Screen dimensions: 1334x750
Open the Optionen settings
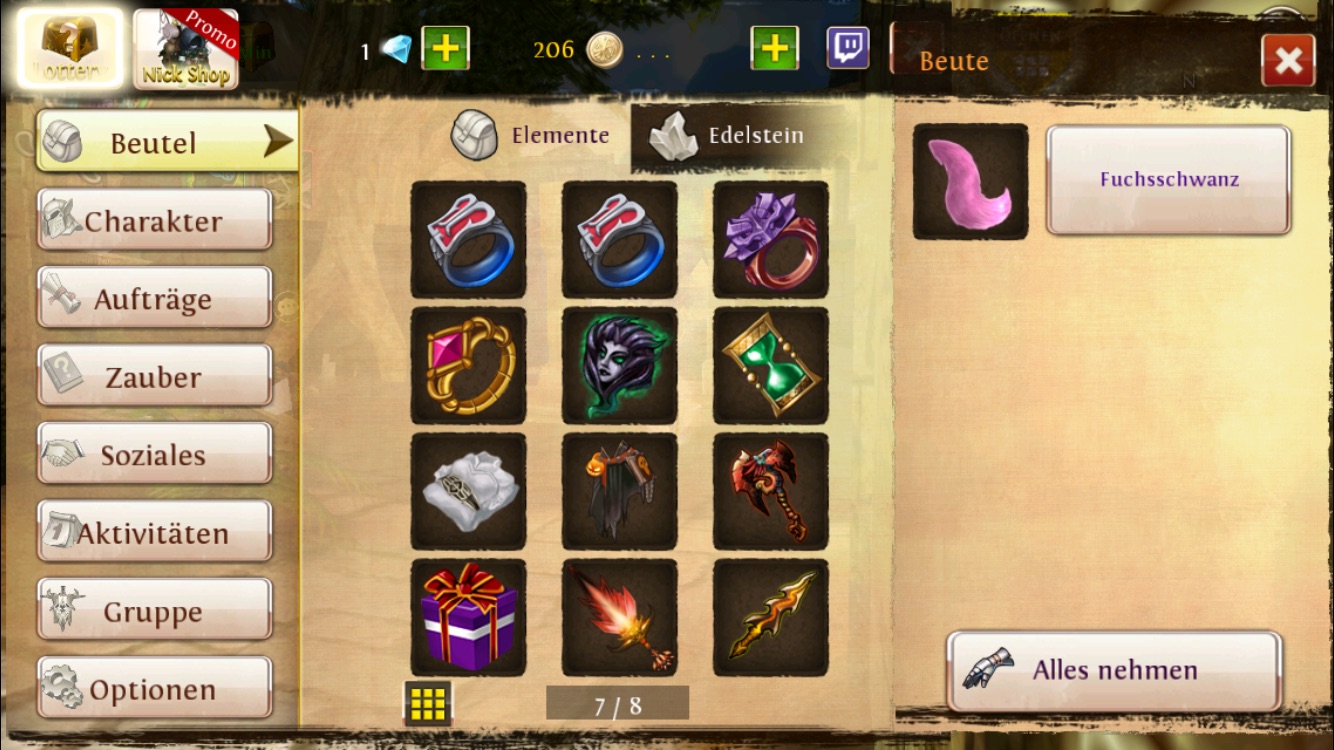tap(155, 688)
